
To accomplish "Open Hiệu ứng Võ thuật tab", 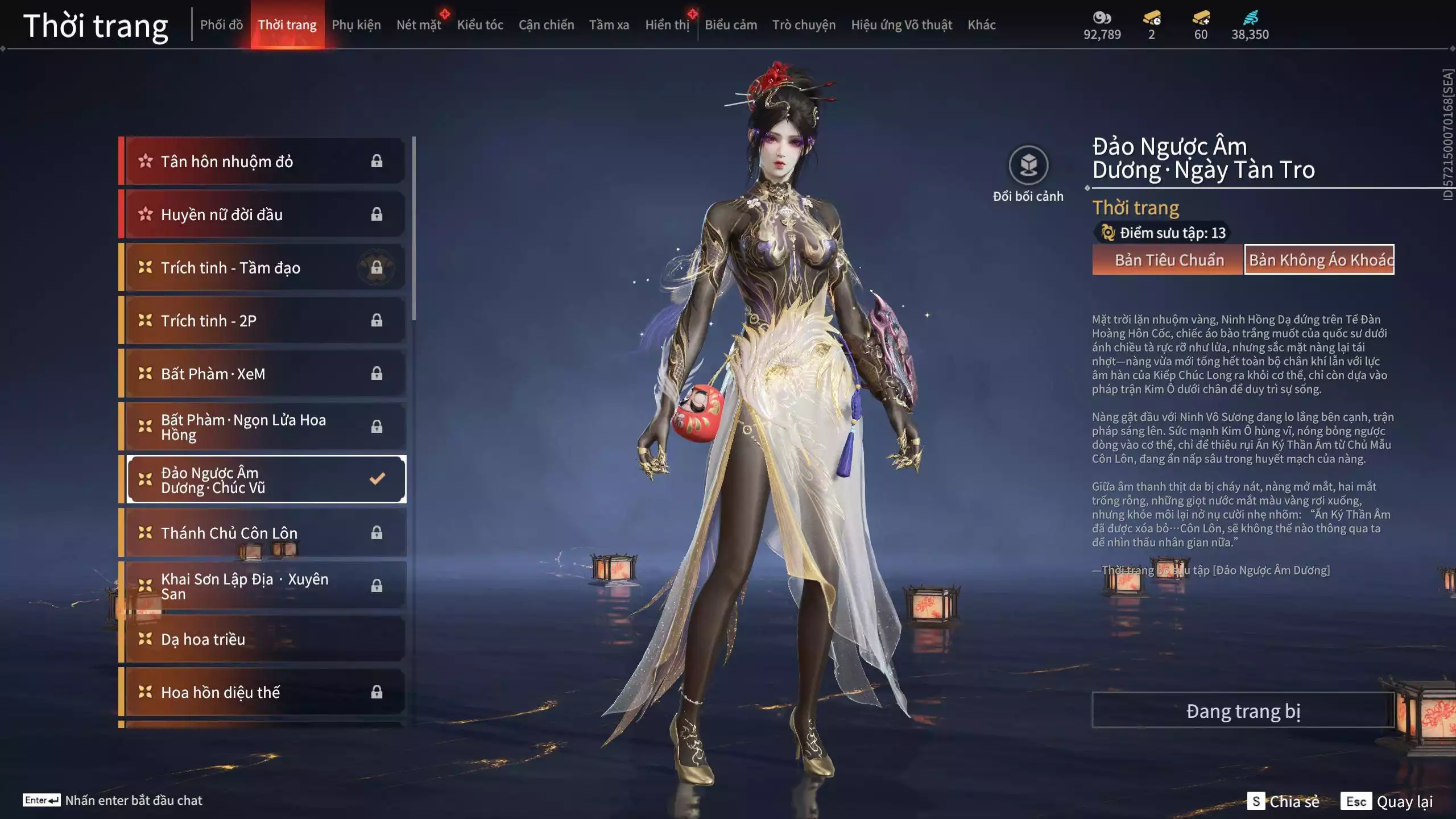I will pos(901,25).
